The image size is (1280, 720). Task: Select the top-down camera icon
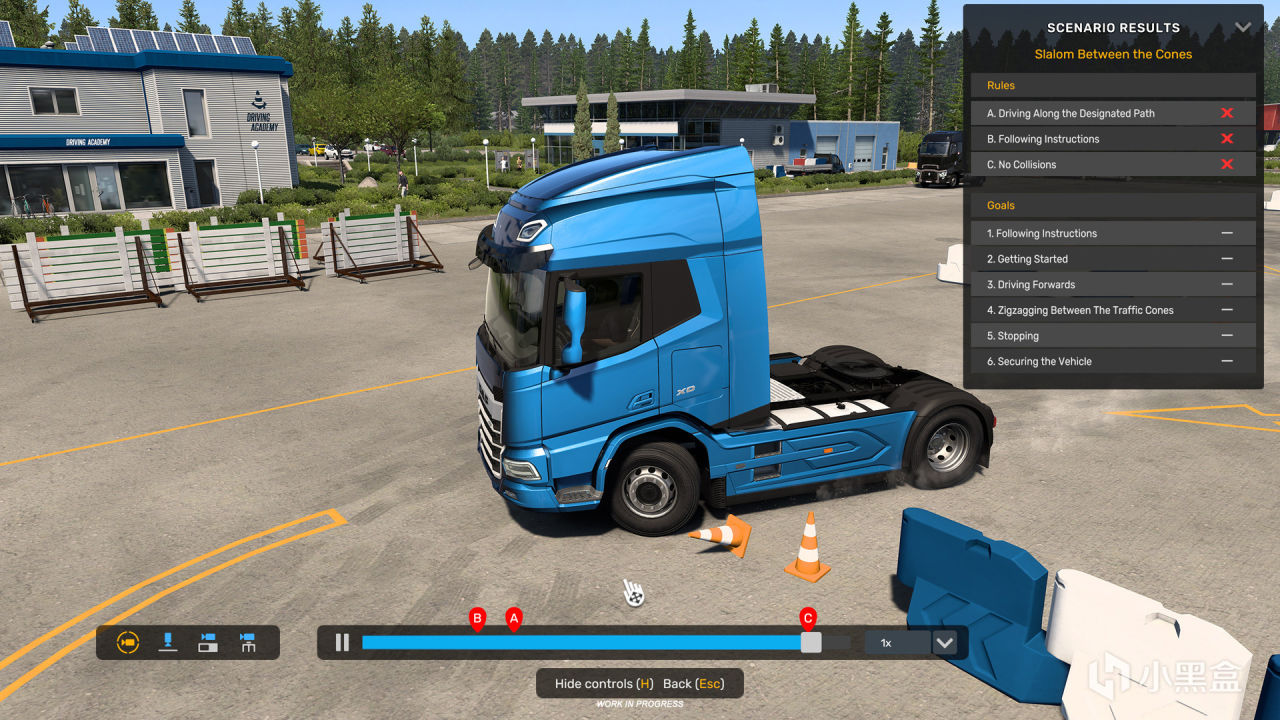(168, 643)
